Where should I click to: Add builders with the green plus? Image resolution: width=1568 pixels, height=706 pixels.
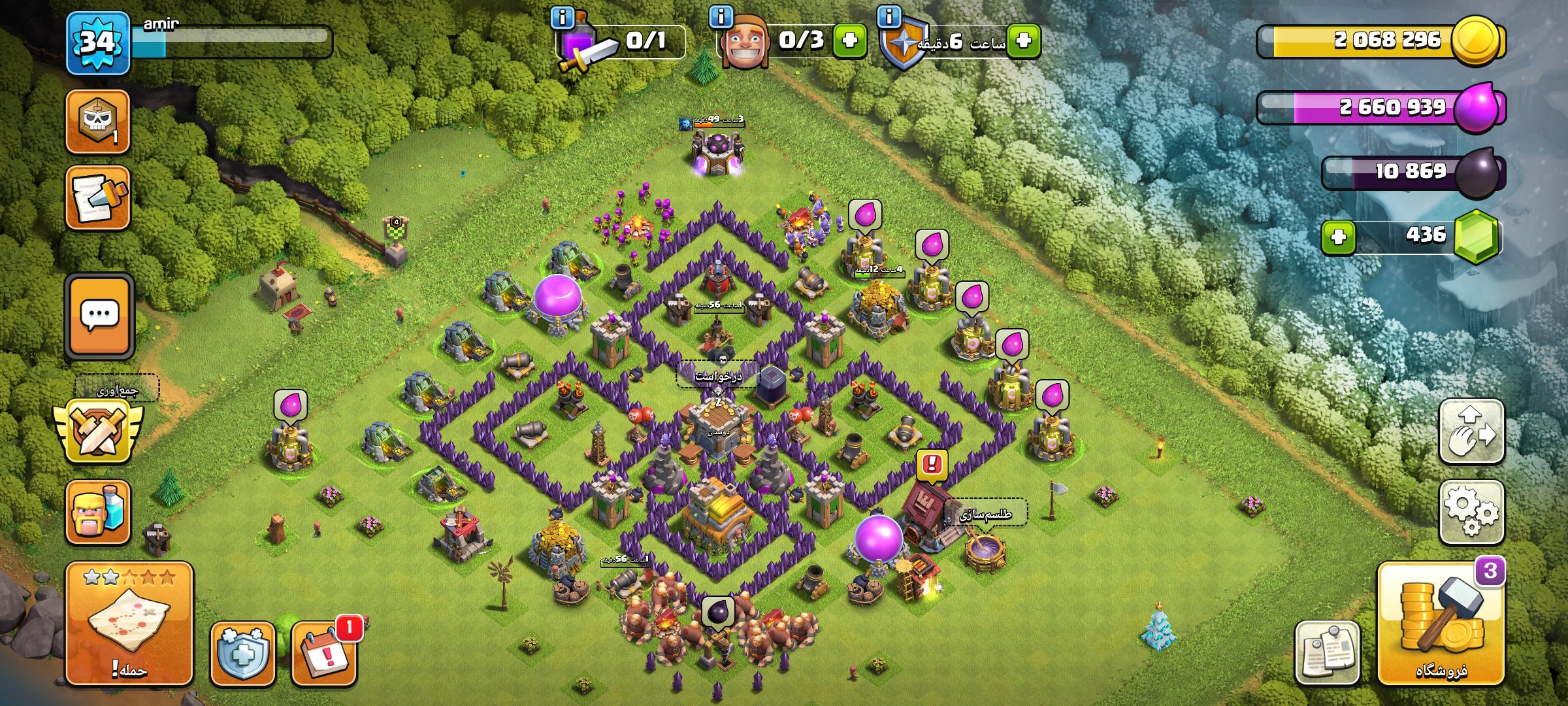pyautogui.click(x=849, y=41)
